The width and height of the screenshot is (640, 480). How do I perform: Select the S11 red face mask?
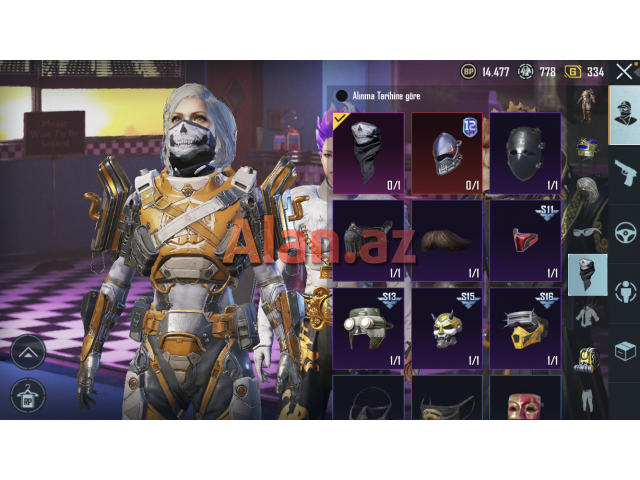point(525,241)
